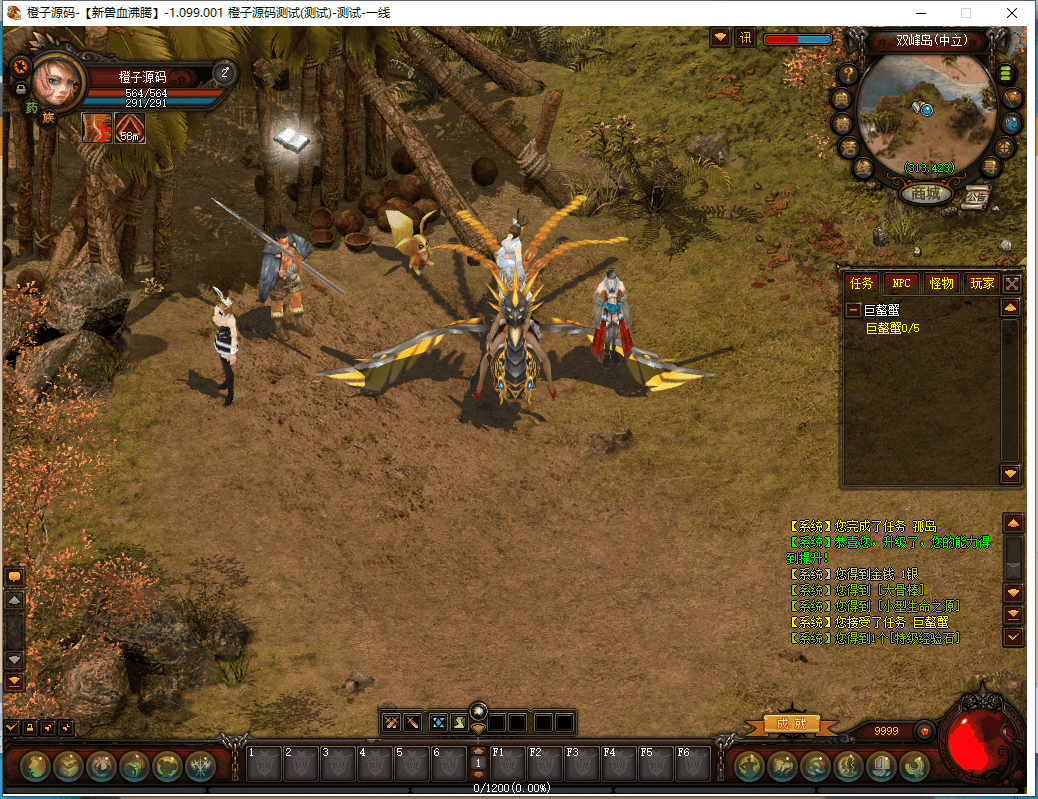Open the 讯 message button

(745, 38)
